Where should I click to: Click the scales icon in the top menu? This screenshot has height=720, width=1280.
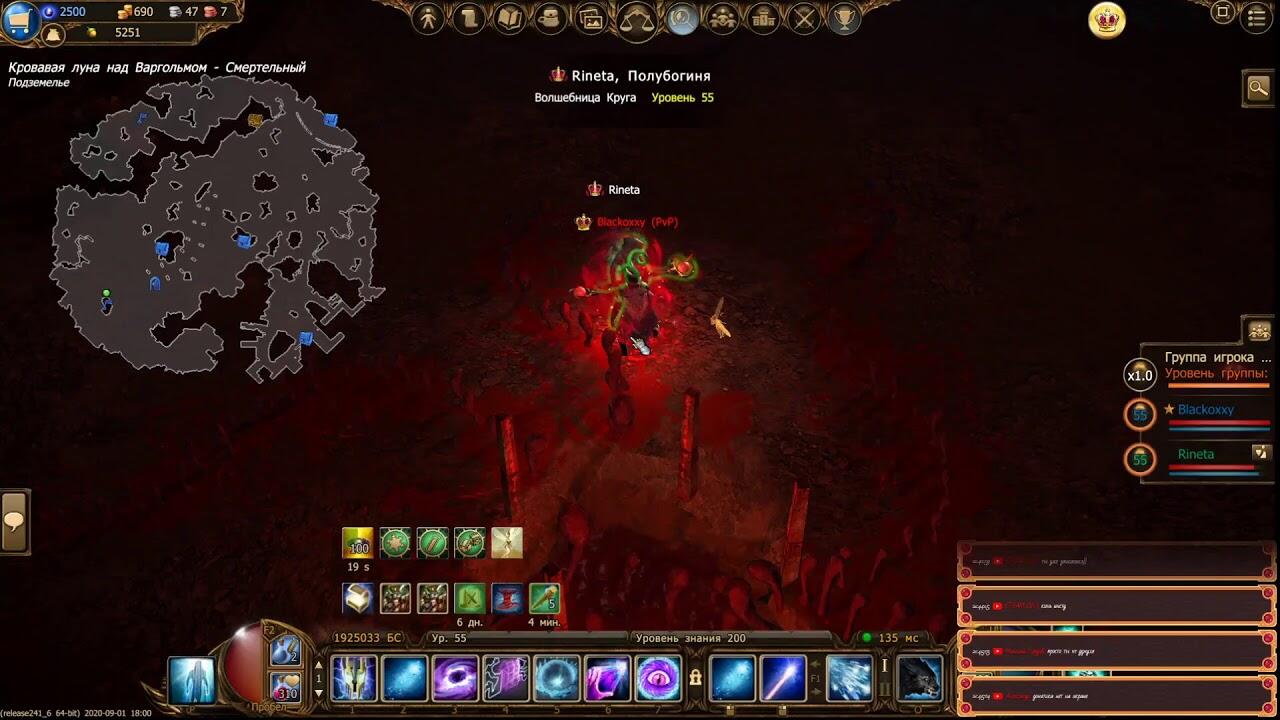[636, 19]
